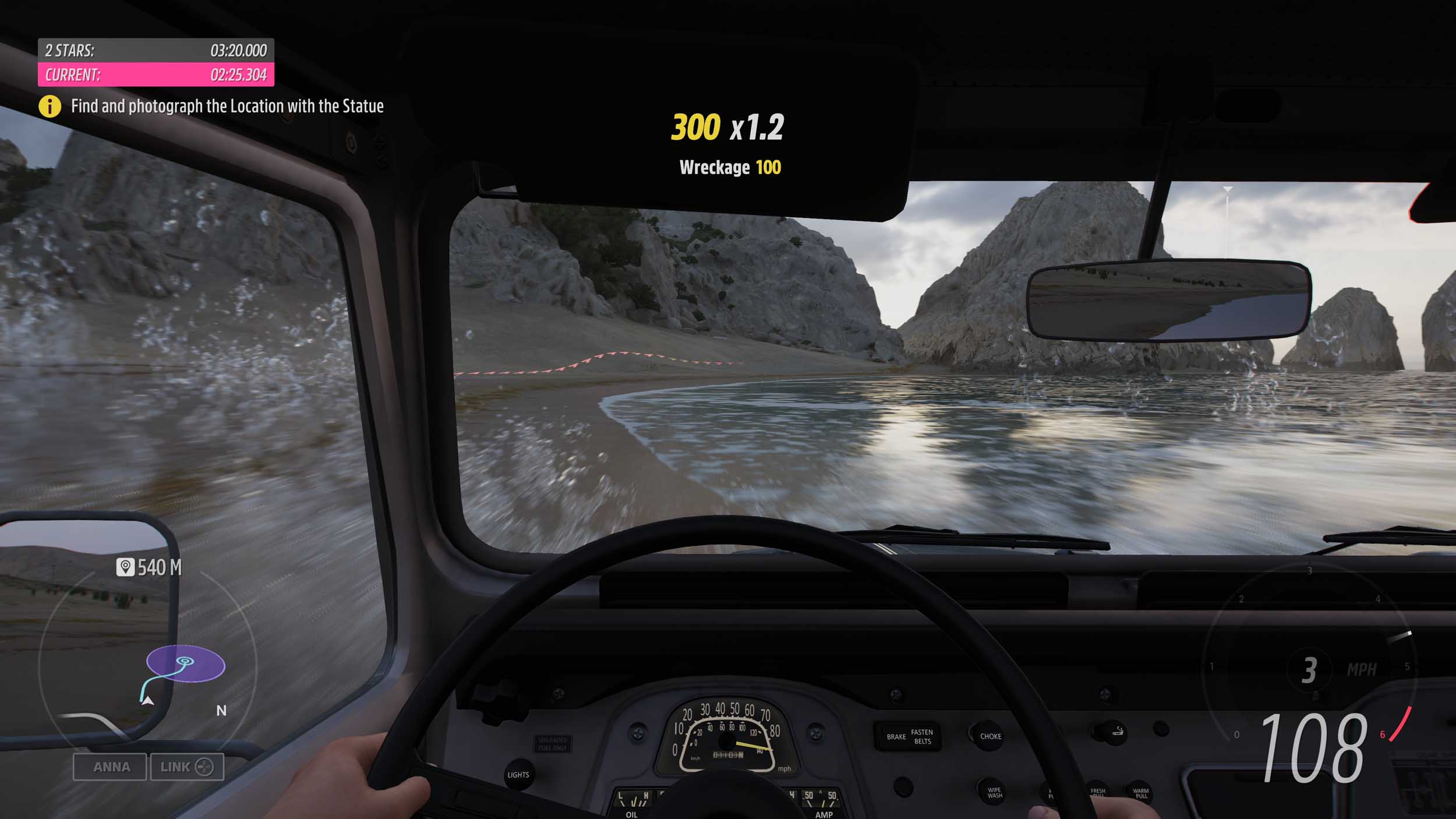Activate the LINK chat button
Image resolution: width=1456 pixels, height=819 pixels.
click(187, 767)
